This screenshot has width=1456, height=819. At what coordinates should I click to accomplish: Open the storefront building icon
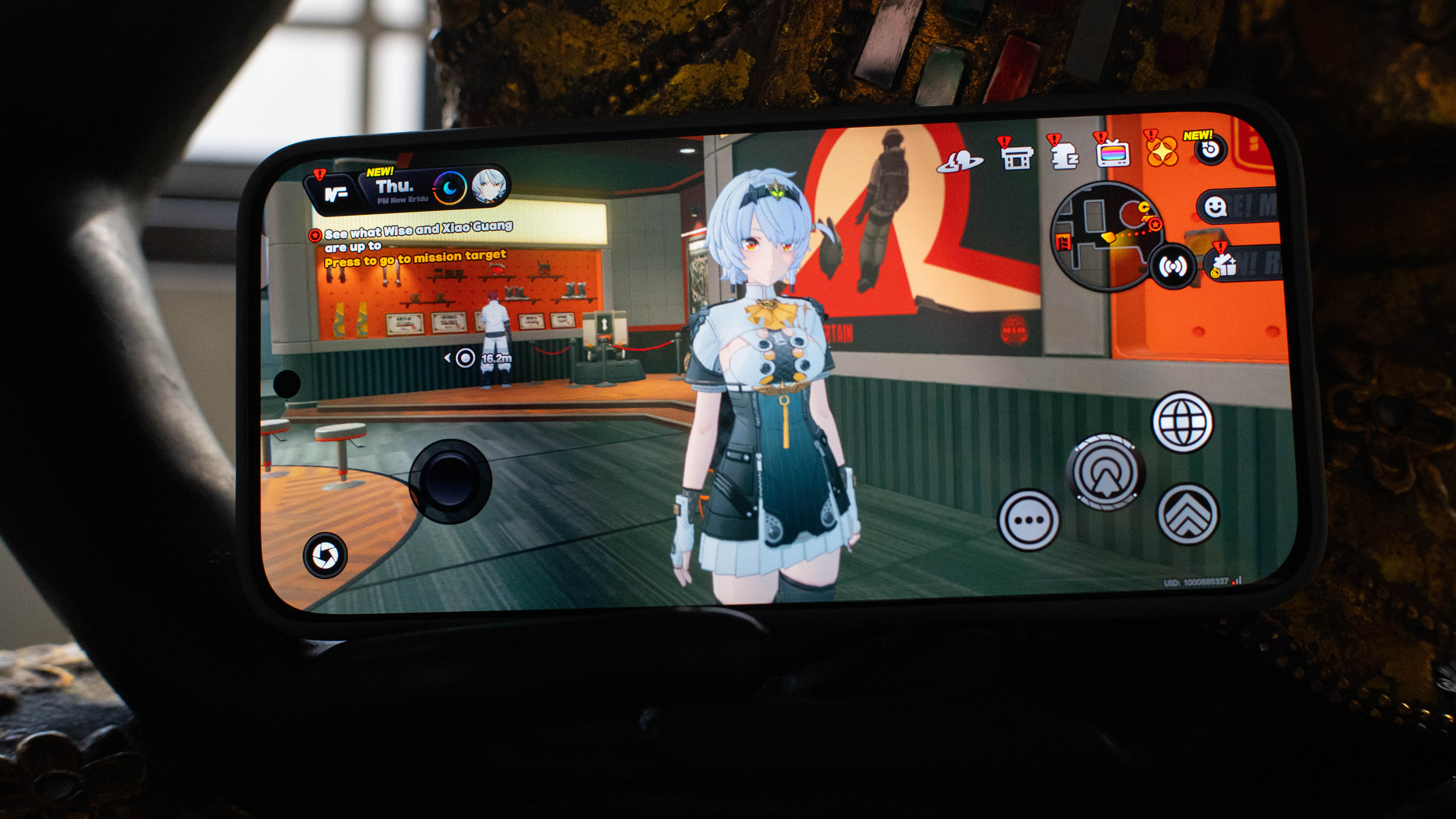pyautogui.click(x=1016, y=156)
